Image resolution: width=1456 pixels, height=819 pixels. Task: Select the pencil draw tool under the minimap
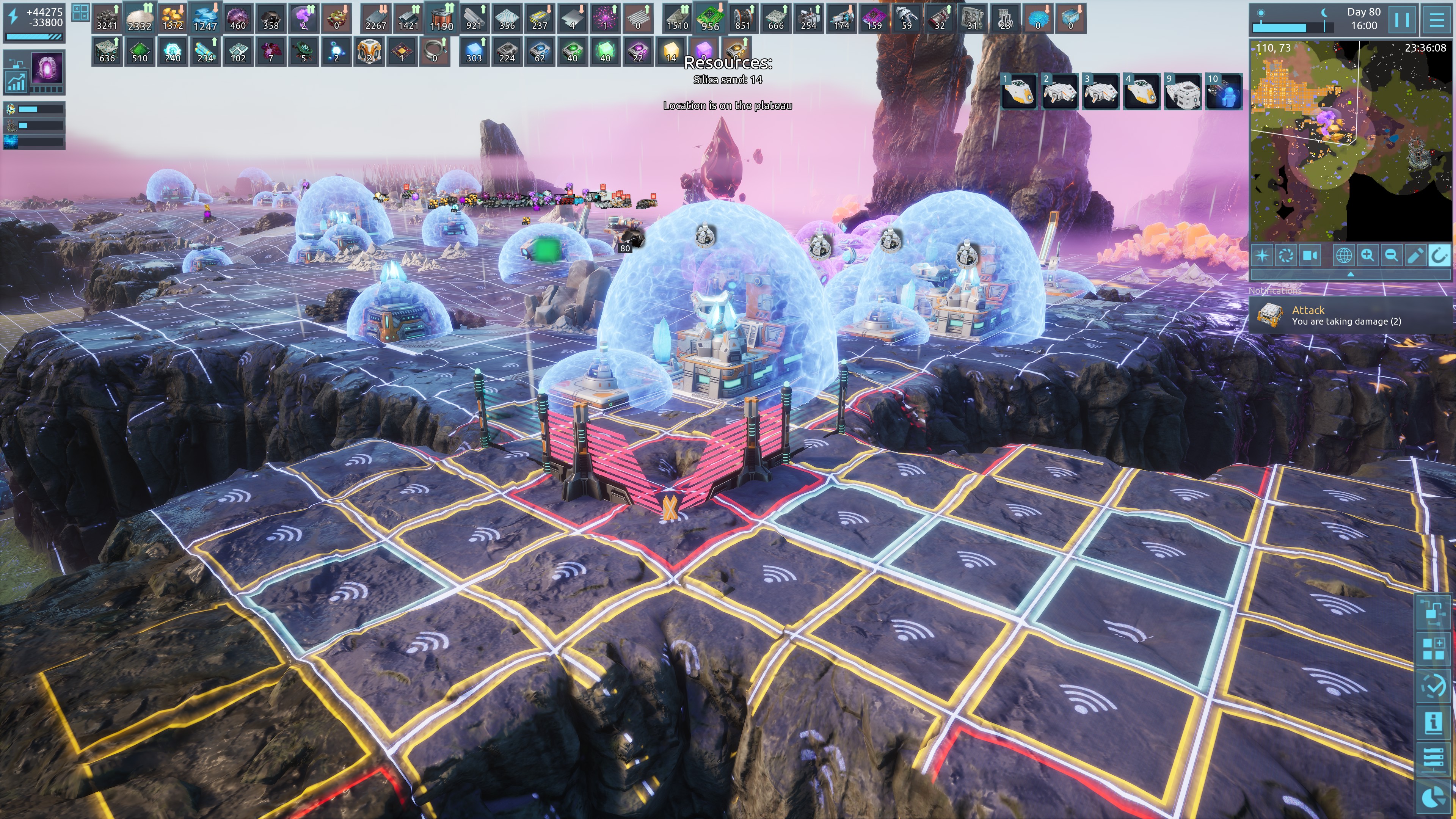(x=1415, y=256)
